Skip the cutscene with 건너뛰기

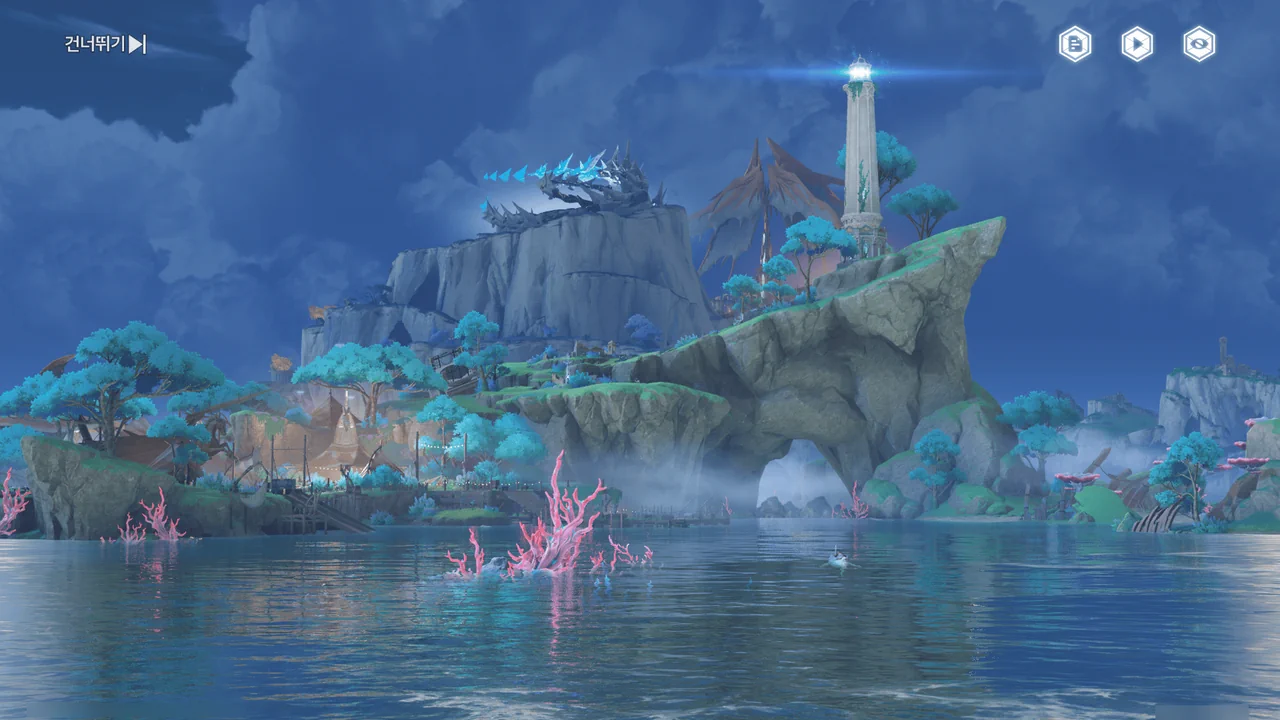tap(106, 44)
